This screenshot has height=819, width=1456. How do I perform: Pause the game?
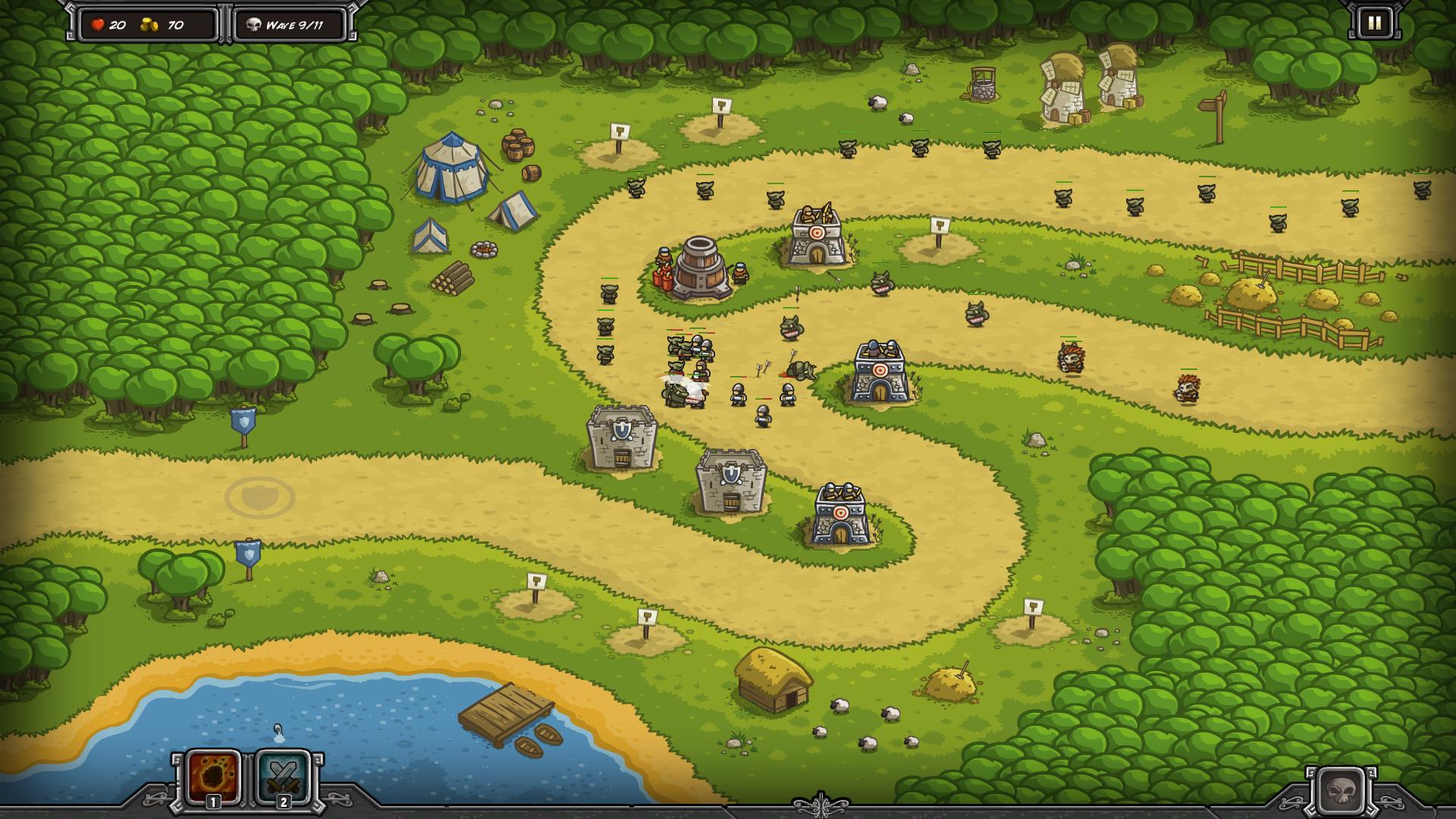tap(1374, 24)
